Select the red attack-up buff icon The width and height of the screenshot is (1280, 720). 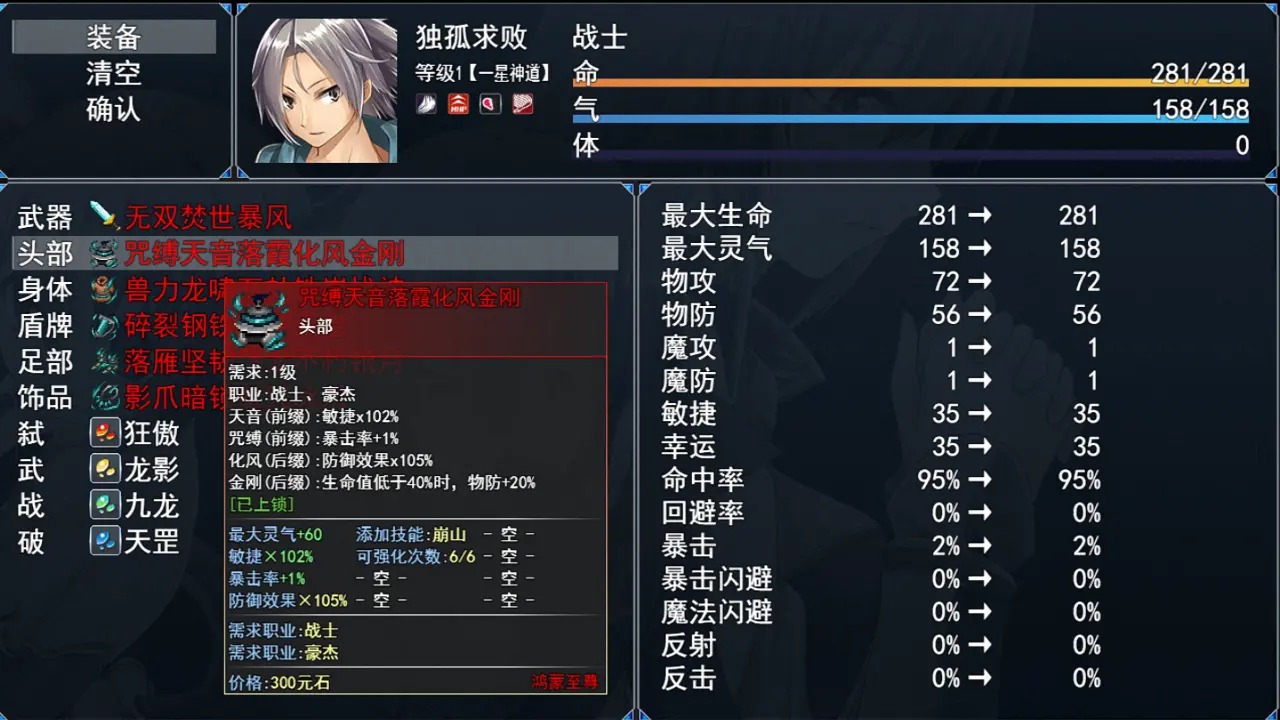458,104
